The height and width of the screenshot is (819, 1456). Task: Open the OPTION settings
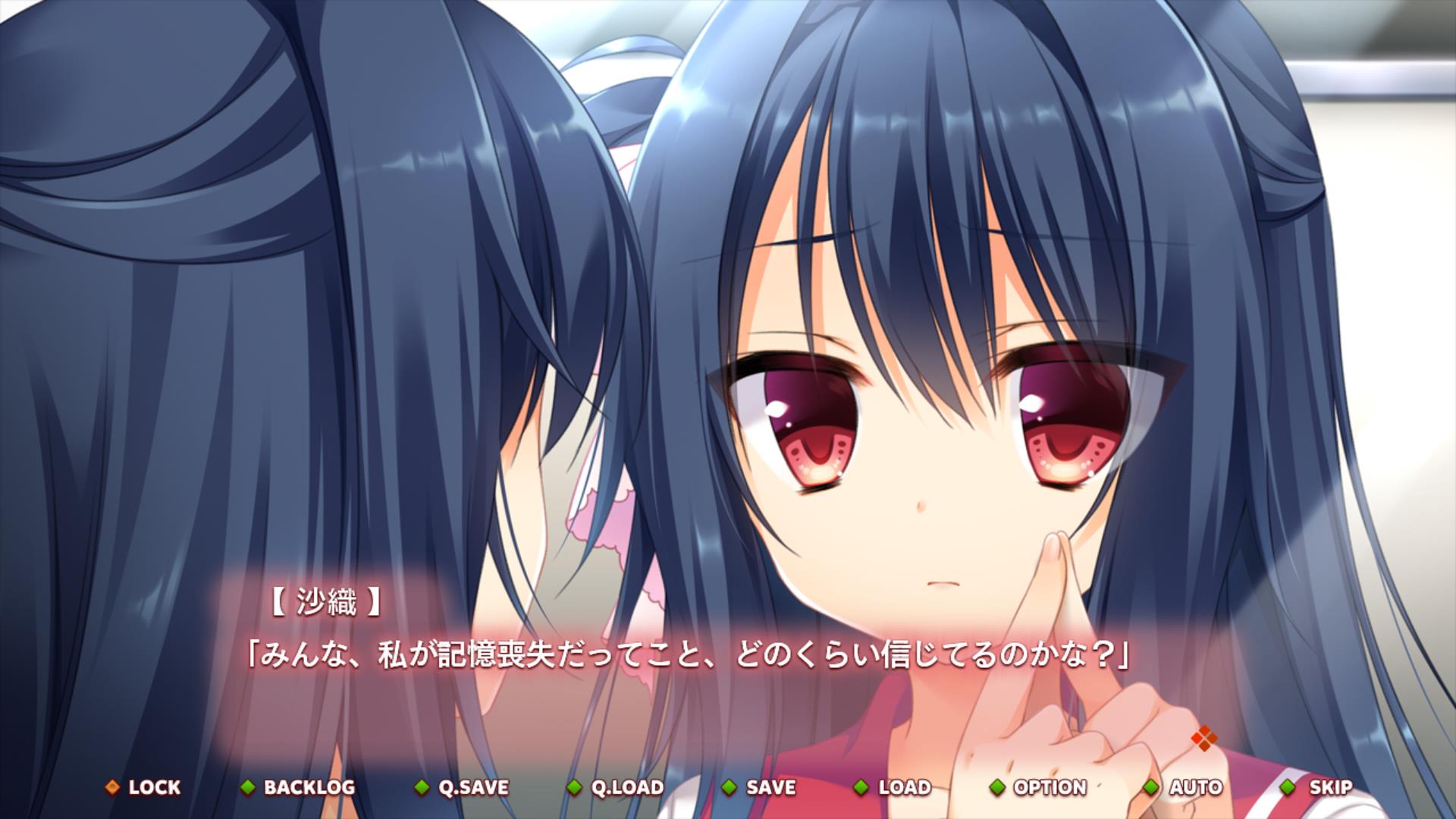point(1039,787)
